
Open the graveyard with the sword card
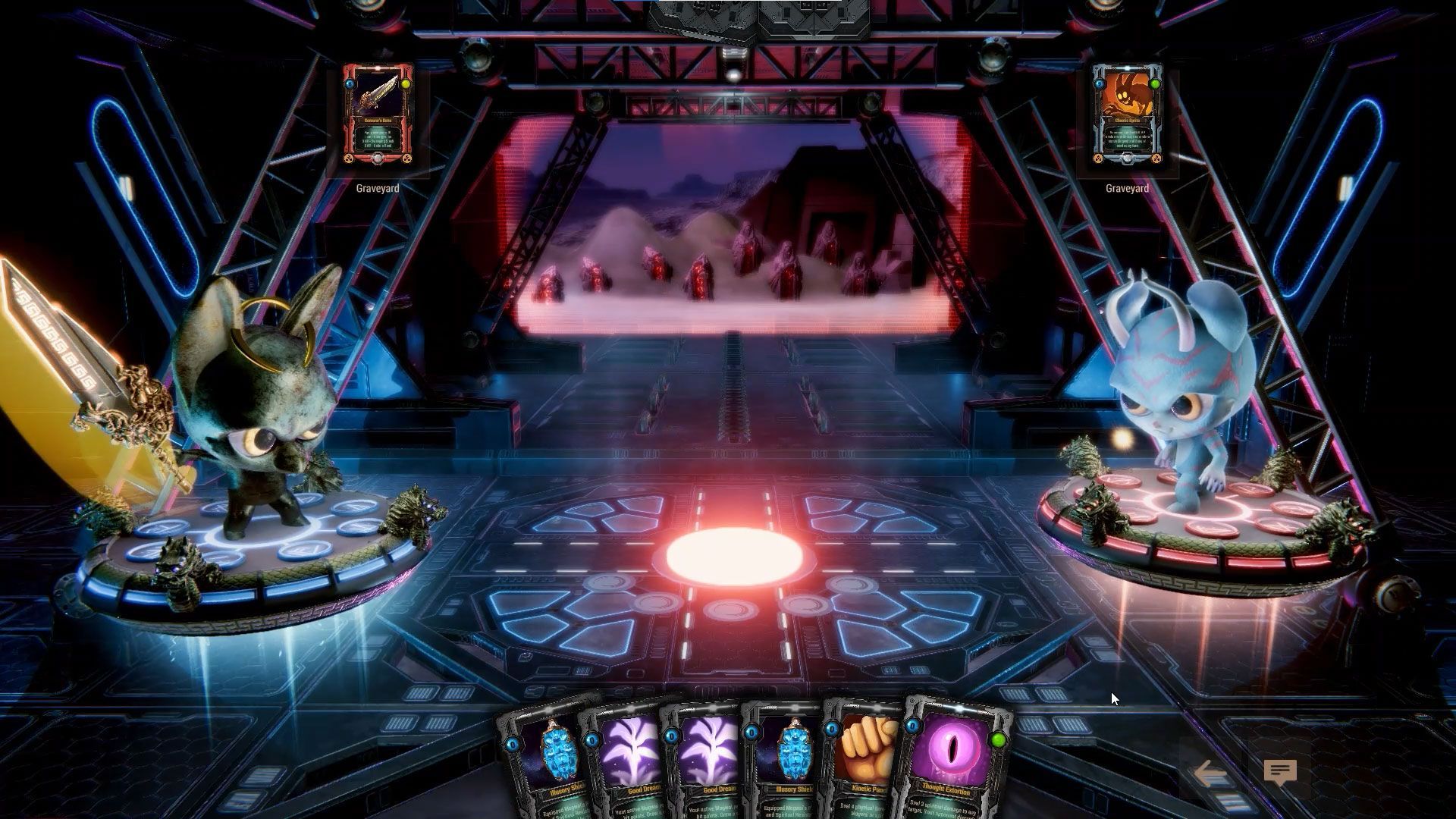point(378,115)
